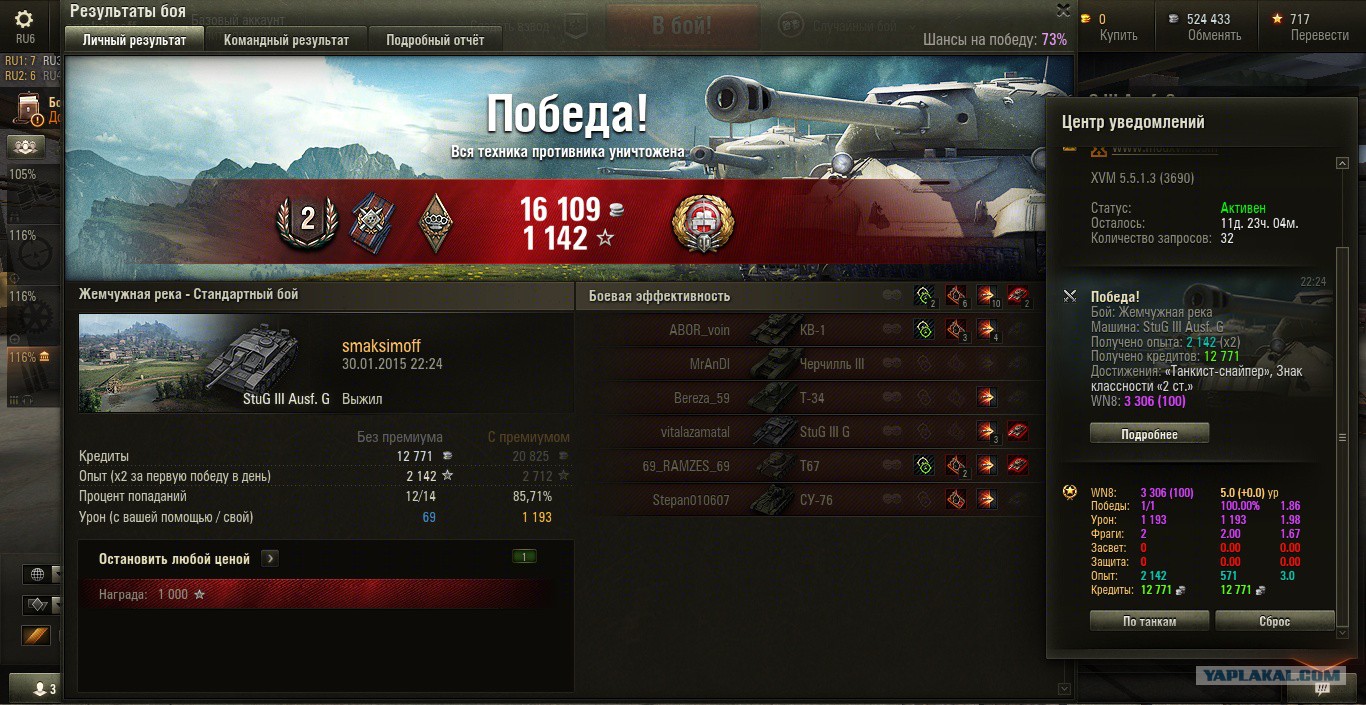Close the battle results window
Image resolution: width=1366 pixels, height=705 pixels.
[1063, 10]
